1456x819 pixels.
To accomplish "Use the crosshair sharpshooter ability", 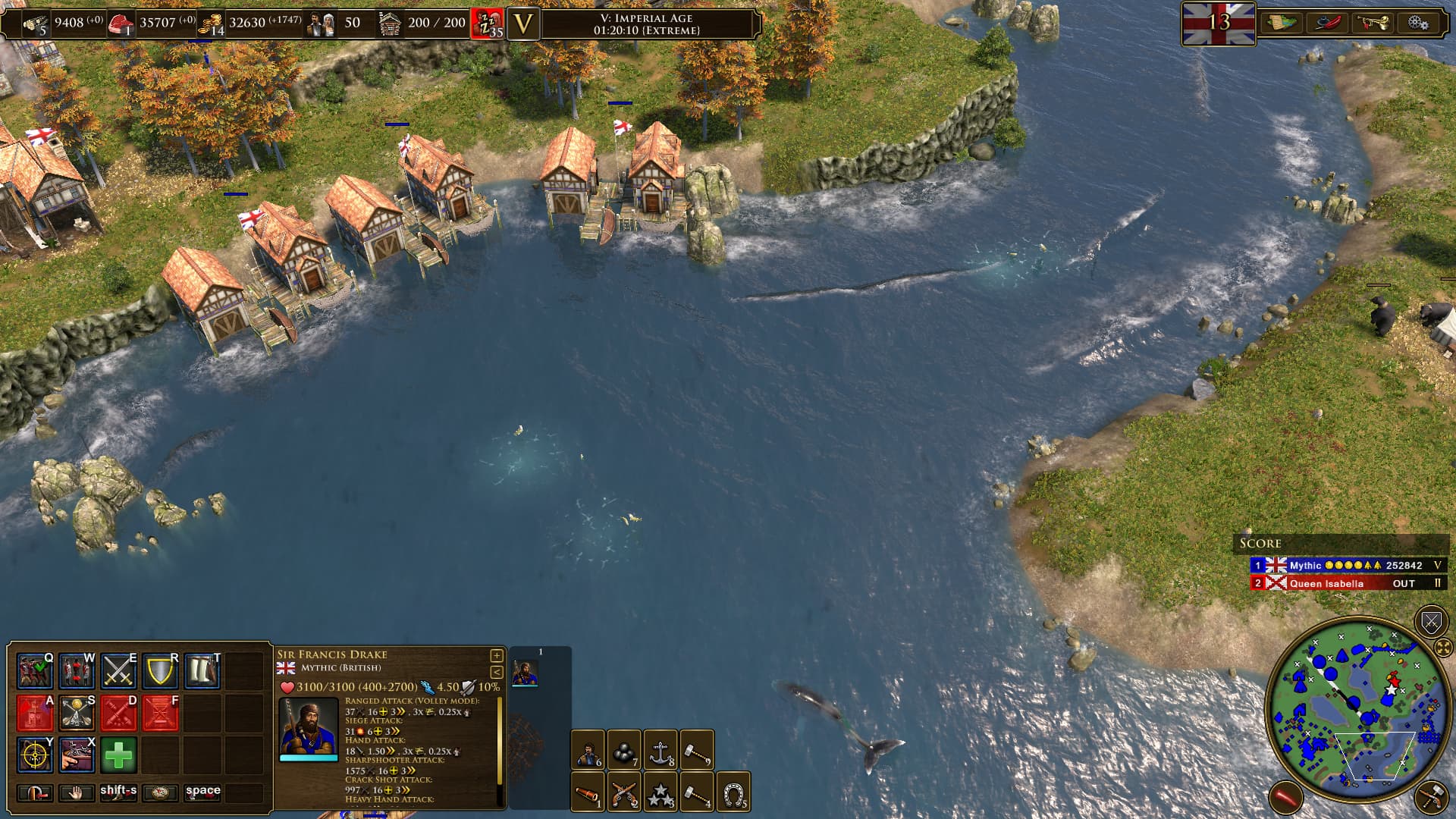I will click(x=35, y=755).
